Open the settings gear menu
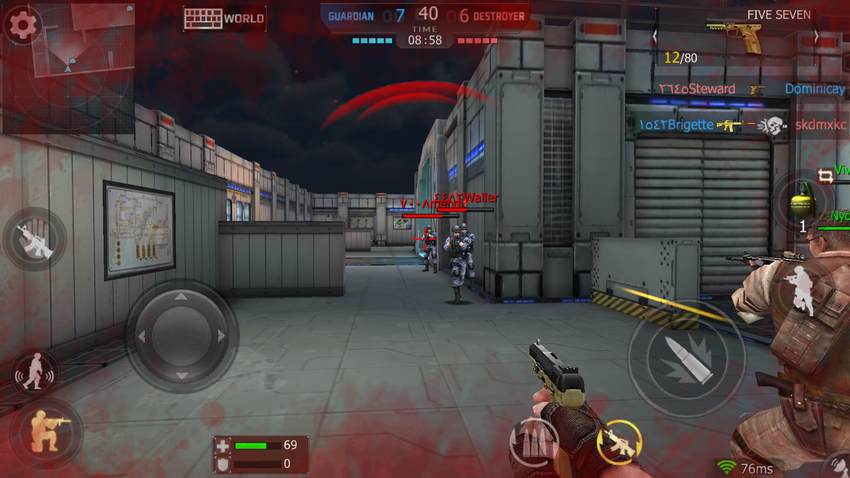850x478 pixels. coord(21,24)
